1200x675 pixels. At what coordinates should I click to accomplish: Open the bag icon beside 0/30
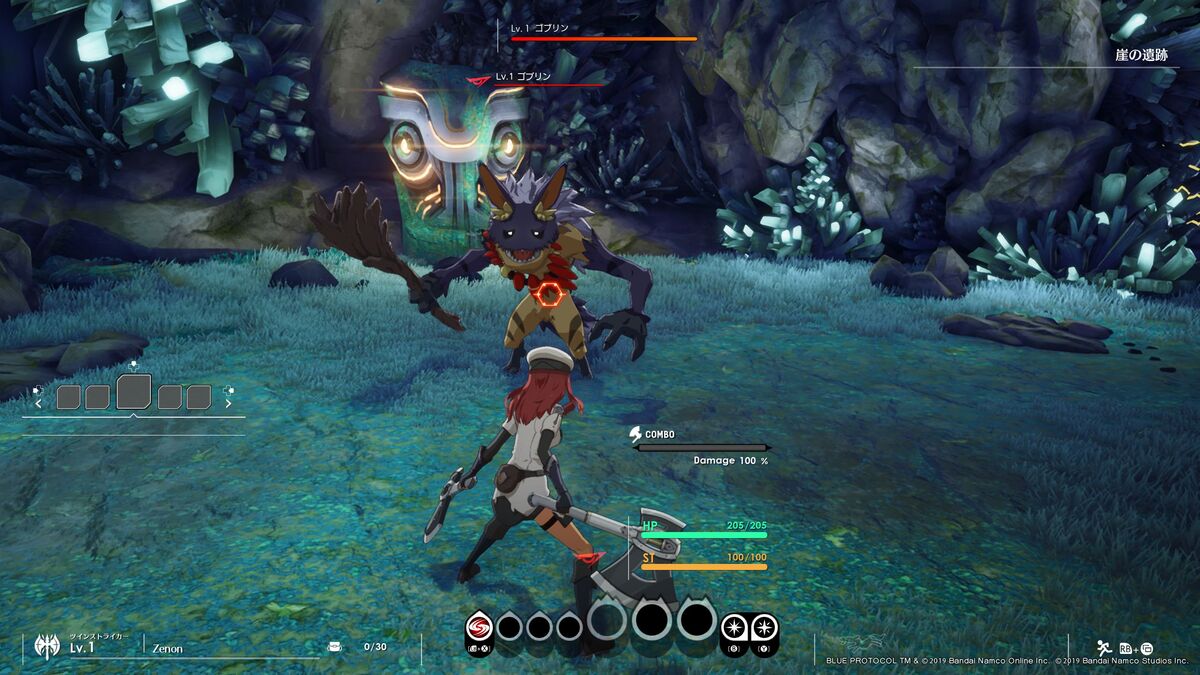coord(335,647)
